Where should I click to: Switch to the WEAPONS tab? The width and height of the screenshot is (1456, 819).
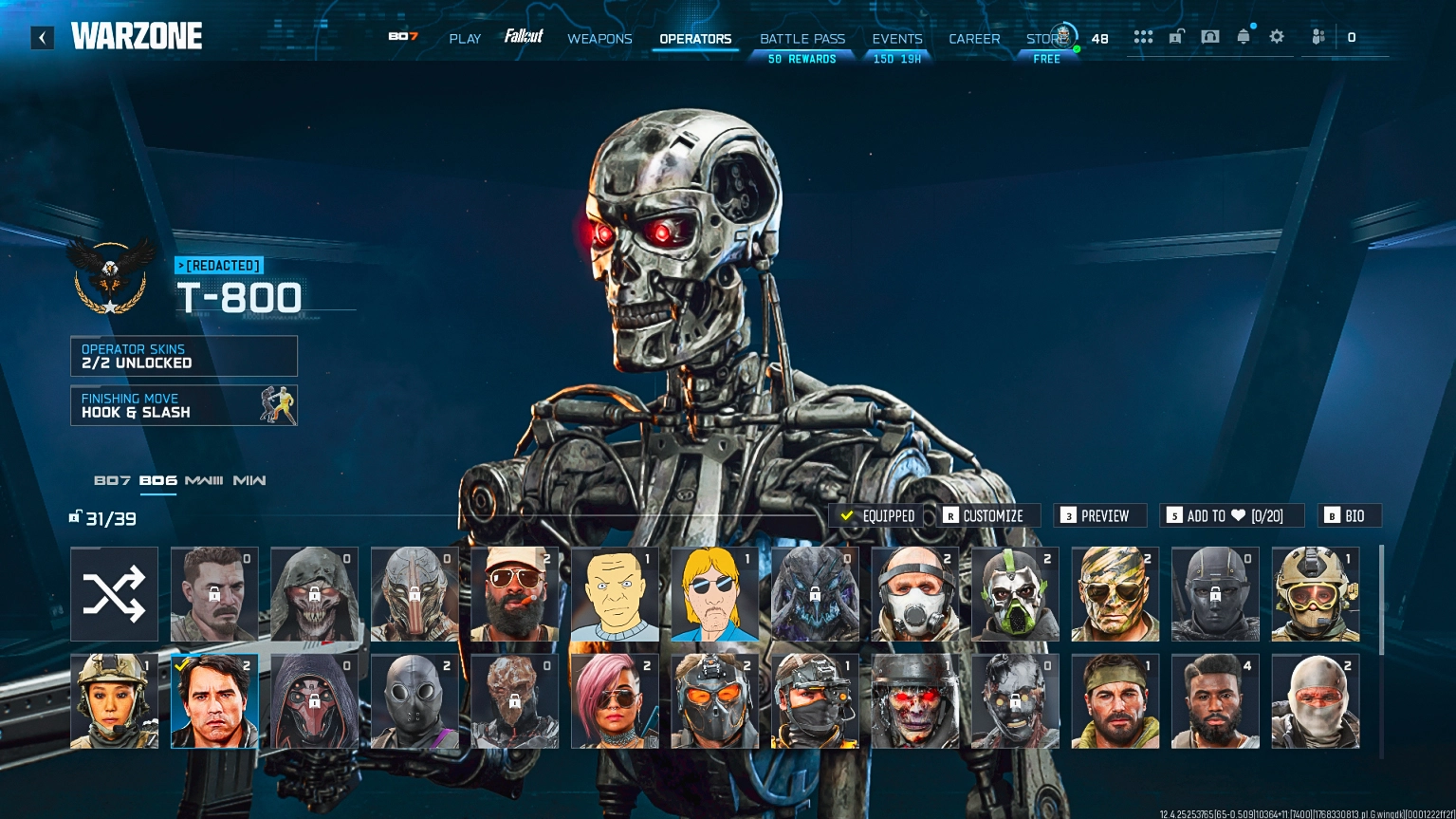tap(599, 39)
